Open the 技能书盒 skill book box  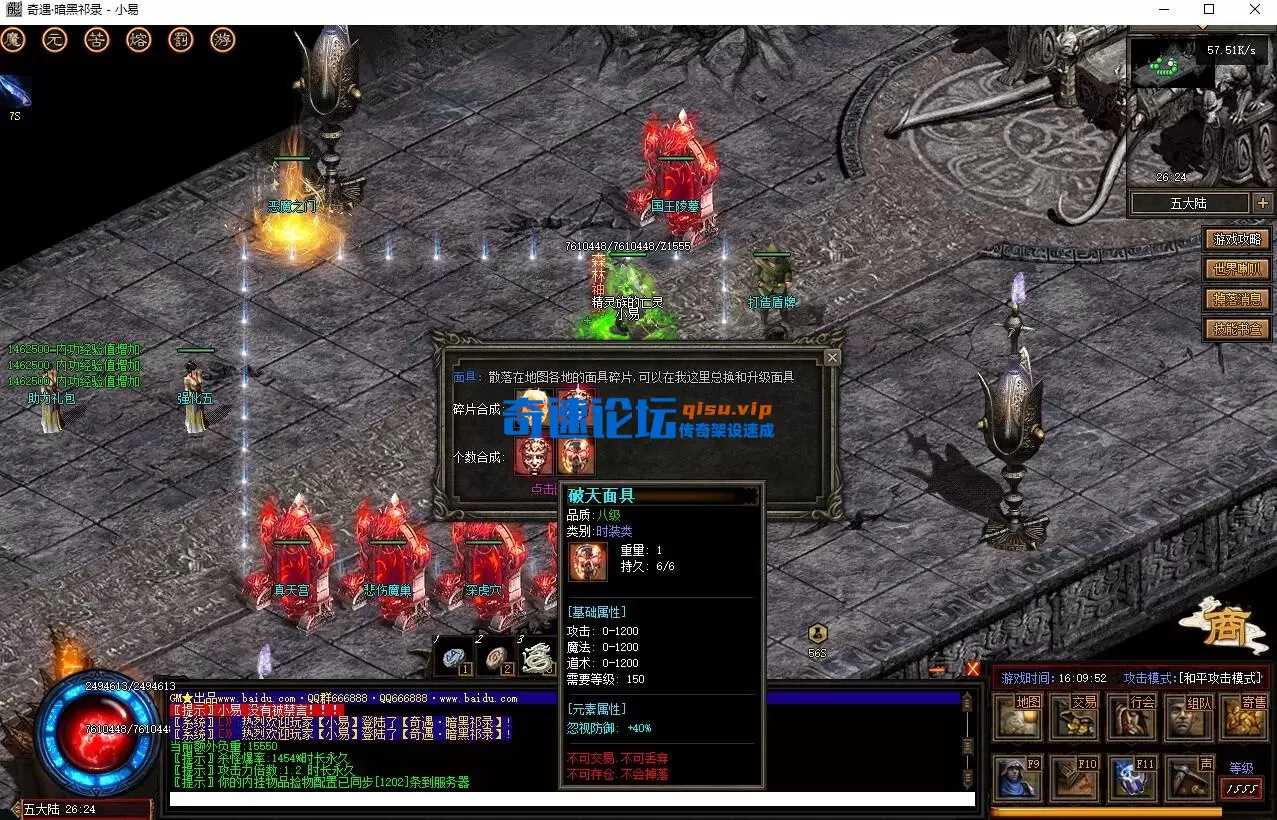click(x=1239, y=329)
